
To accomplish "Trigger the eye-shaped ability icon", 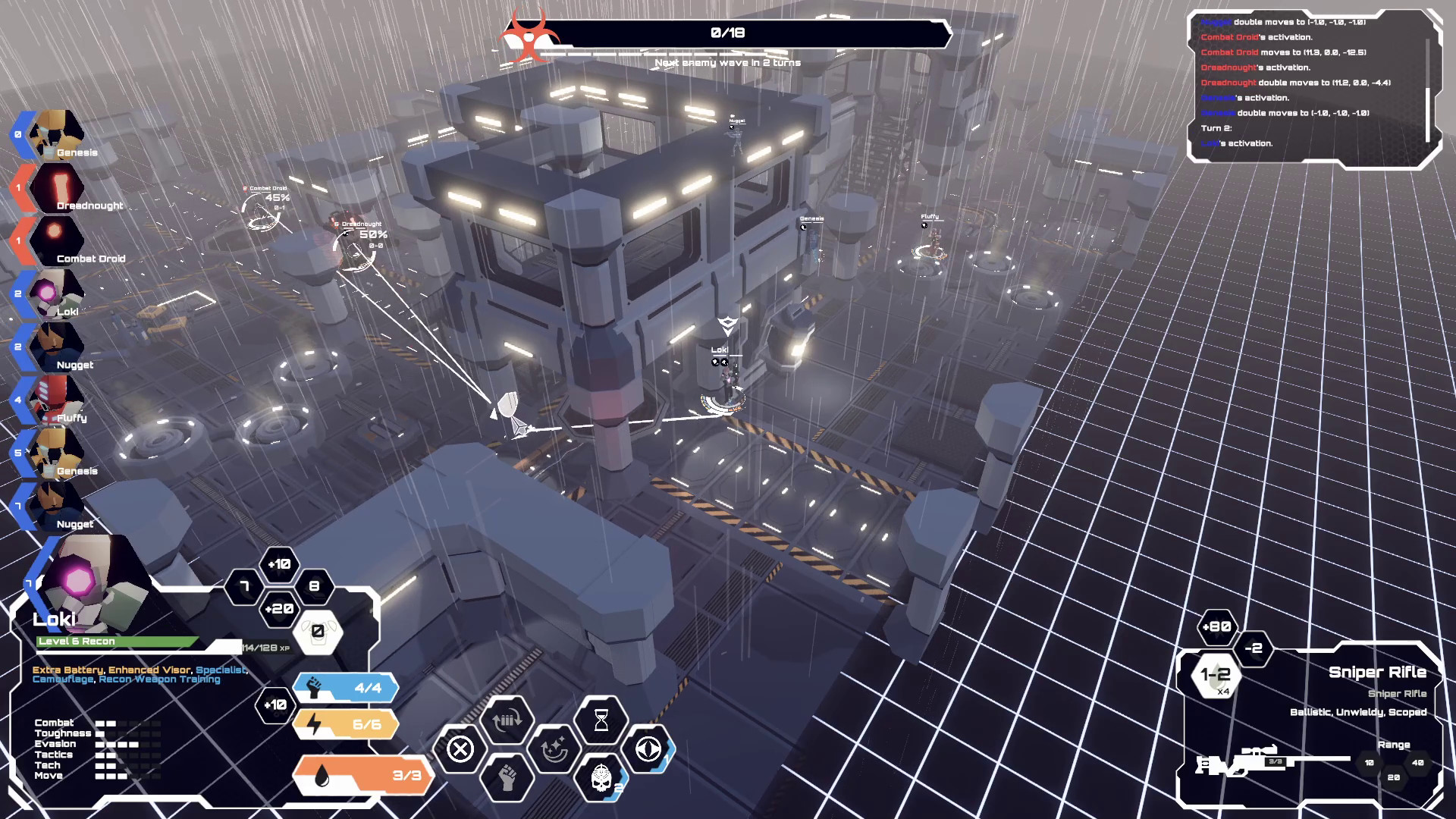I will coord(647,749).
